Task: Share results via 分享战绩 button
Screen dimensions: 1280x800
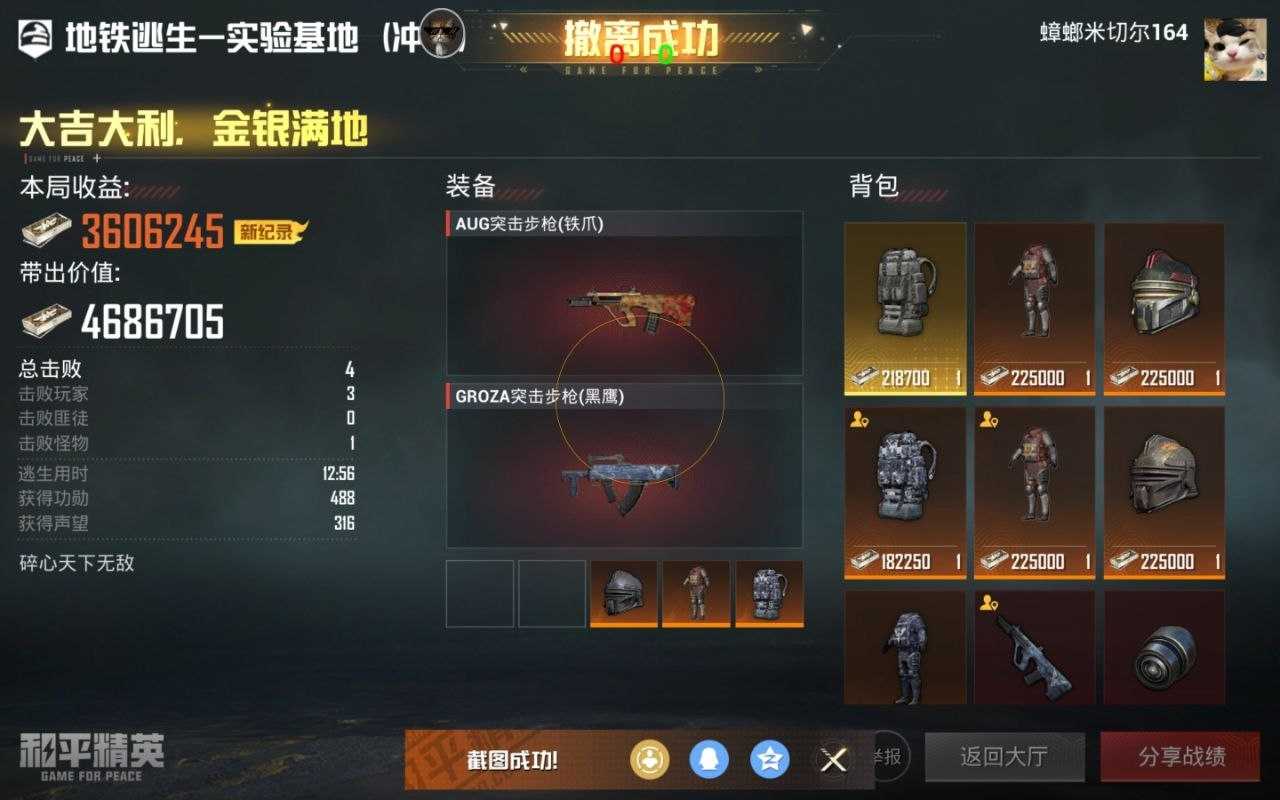Action: click(1181, 757)
